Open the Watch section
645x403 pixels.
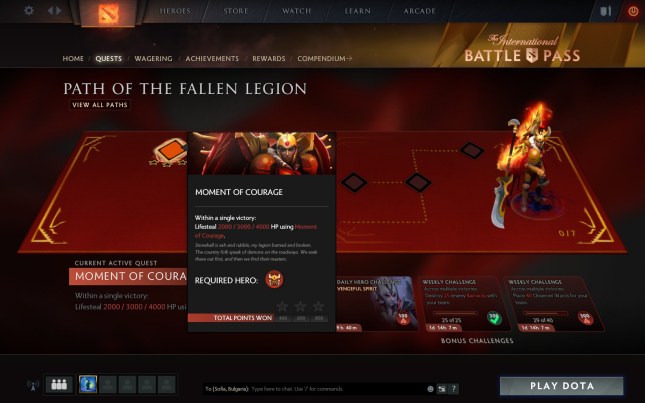pyautogui.click(x=296, y=11)
